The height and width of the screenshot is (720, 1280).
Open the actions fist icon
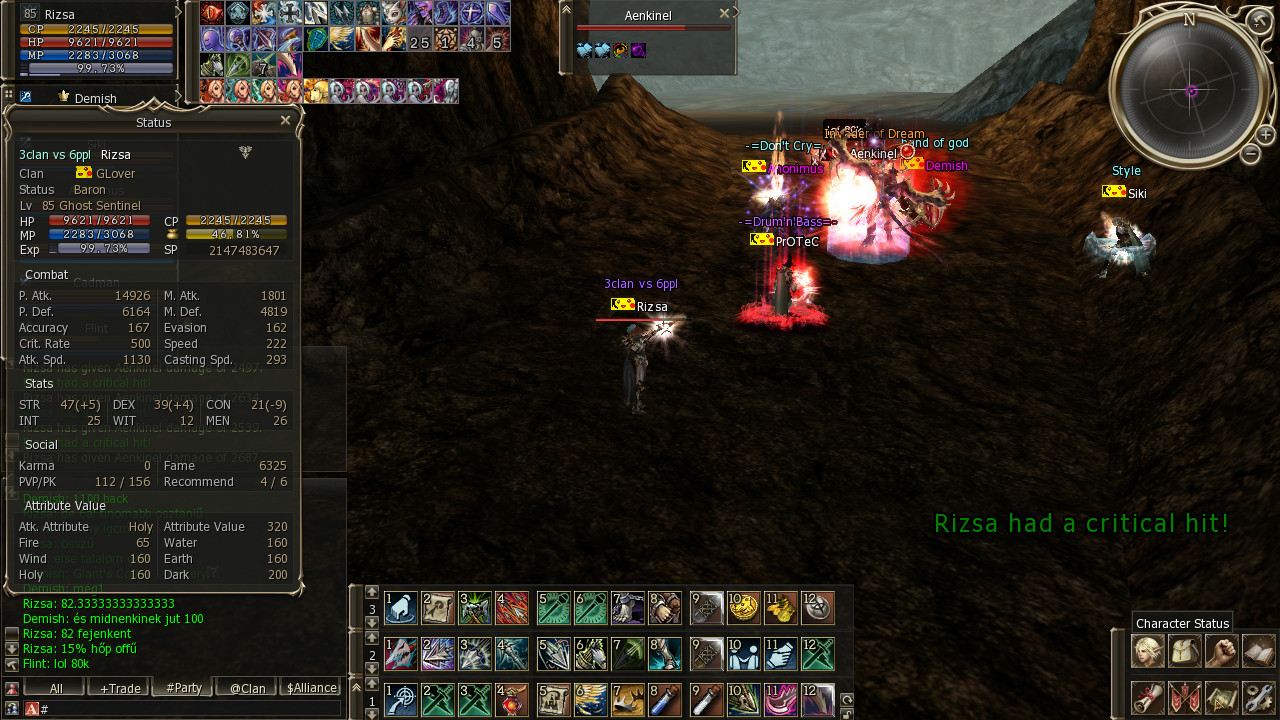1221,651
